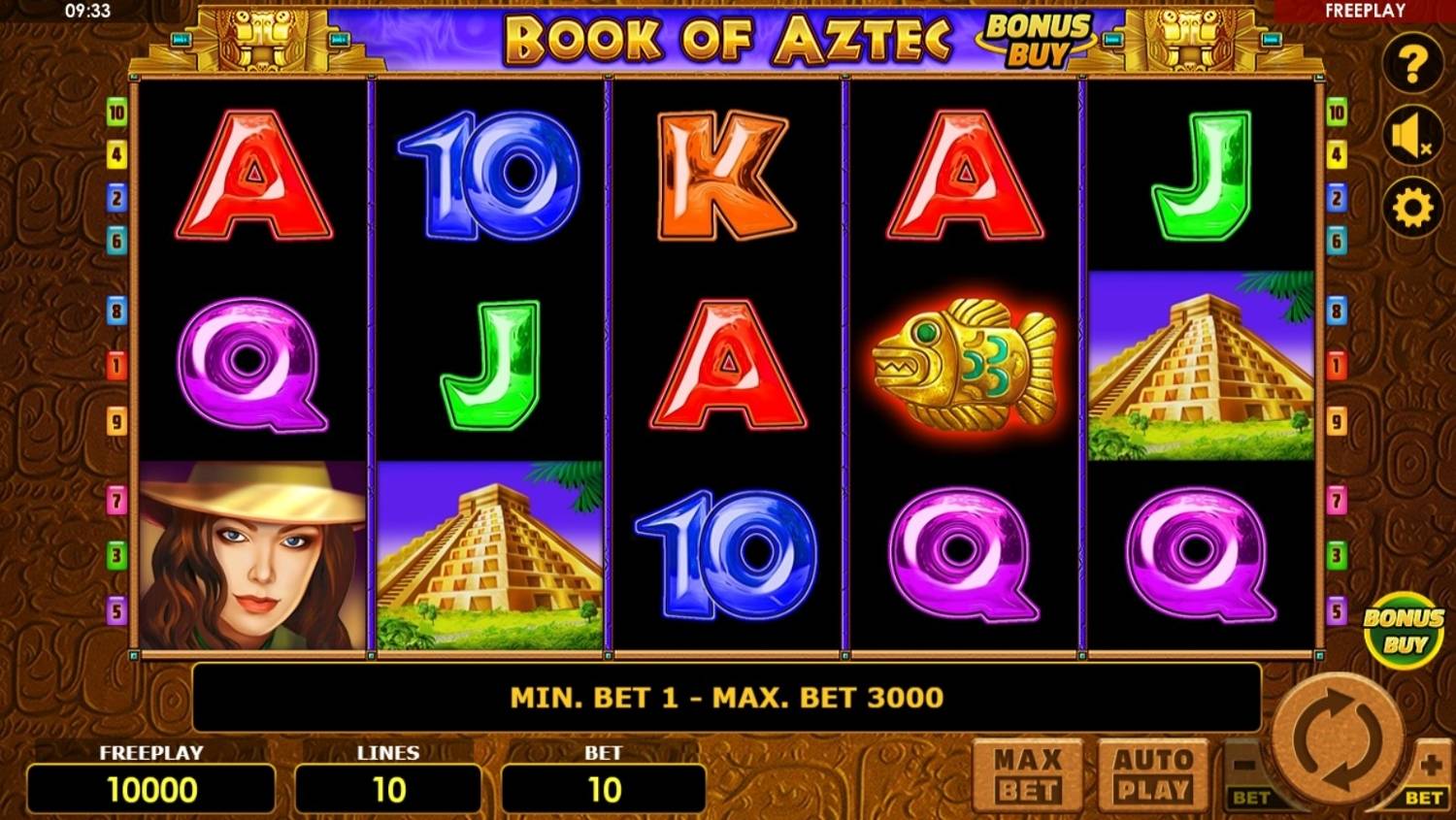Viewport: 1456px width, 820px height.
Task: Select payline marker 1 on the left edge
Action: pyautogui.click(x=116, y=364)
